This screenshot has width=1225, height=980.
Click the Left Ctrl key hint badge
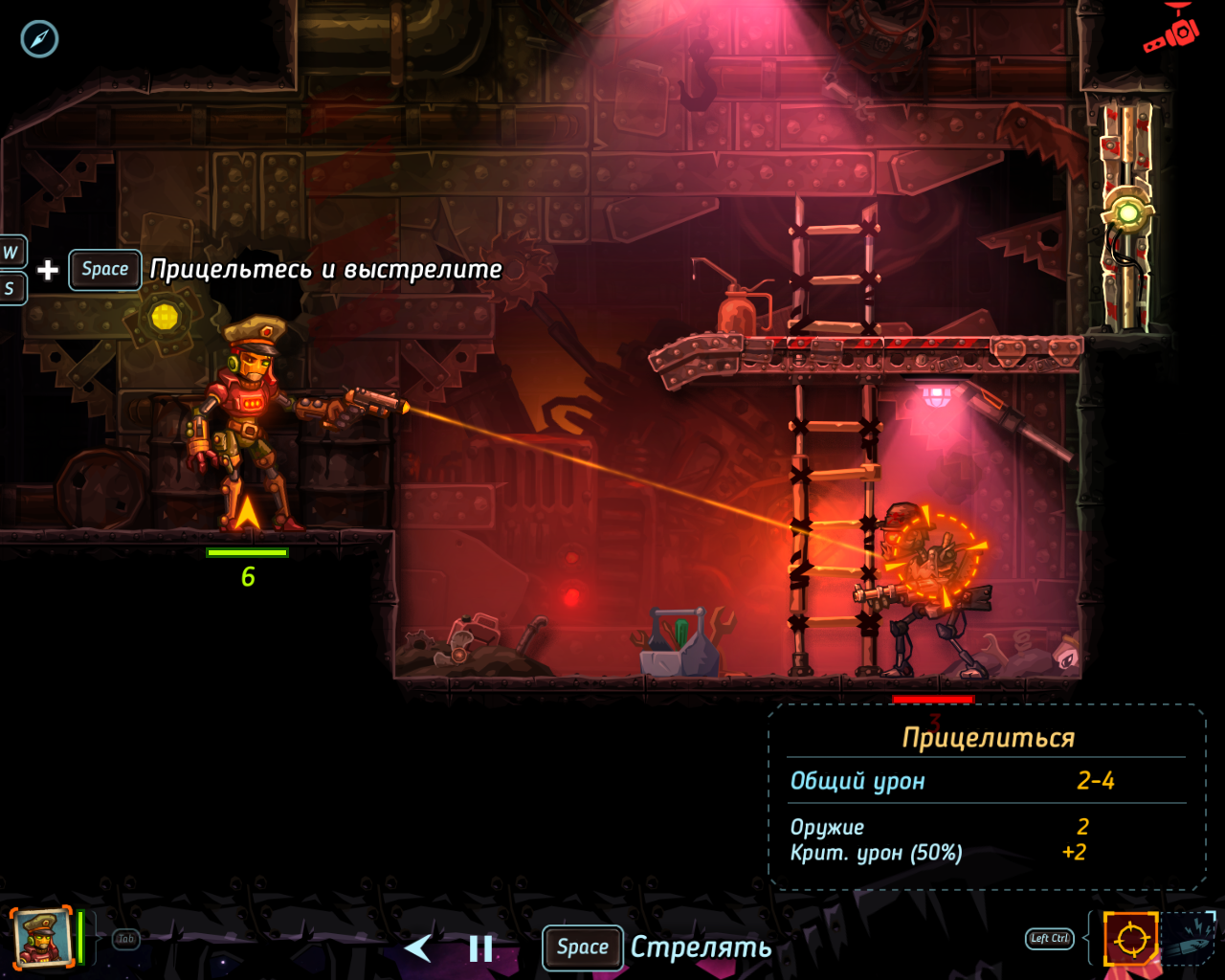click(1049, 939)
